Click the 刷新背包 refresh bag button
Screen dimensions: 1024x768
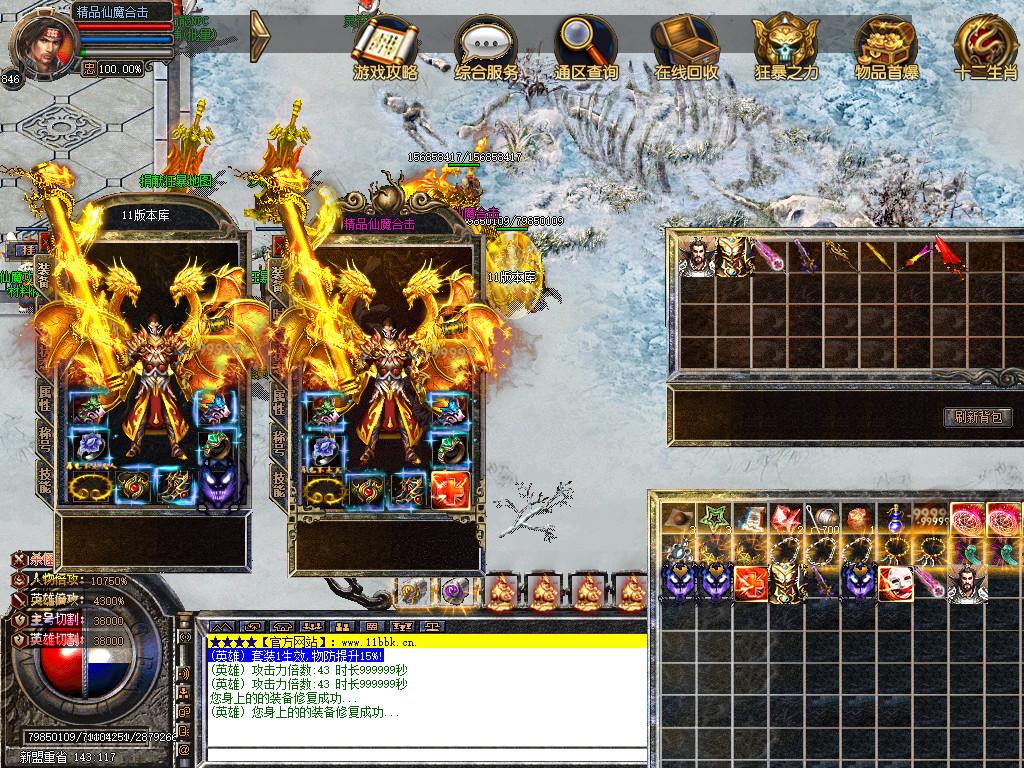[x=978, y=417]
